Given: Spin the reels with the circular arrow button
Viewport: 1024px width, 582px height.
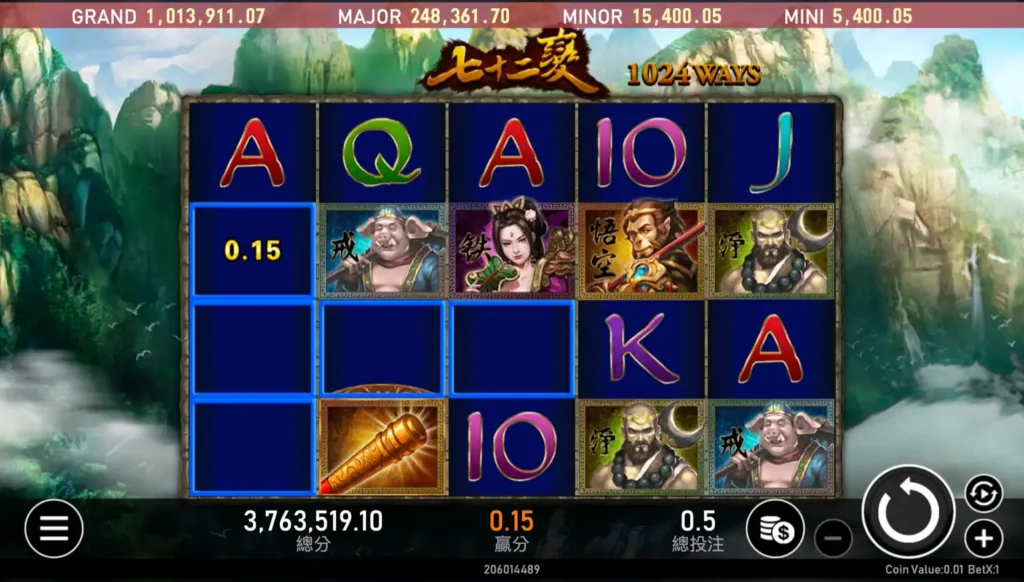Looking at the screenshot, I should click(908, 512).
